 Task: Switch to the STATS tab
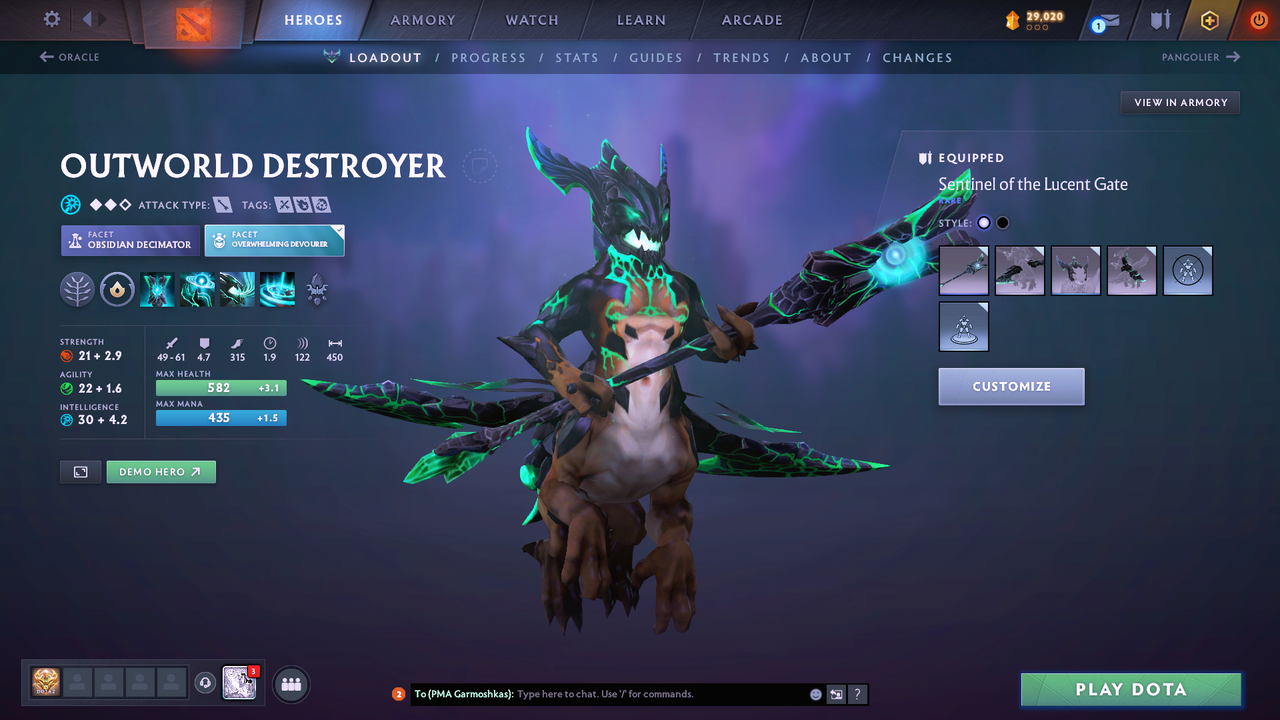point(577,57)
